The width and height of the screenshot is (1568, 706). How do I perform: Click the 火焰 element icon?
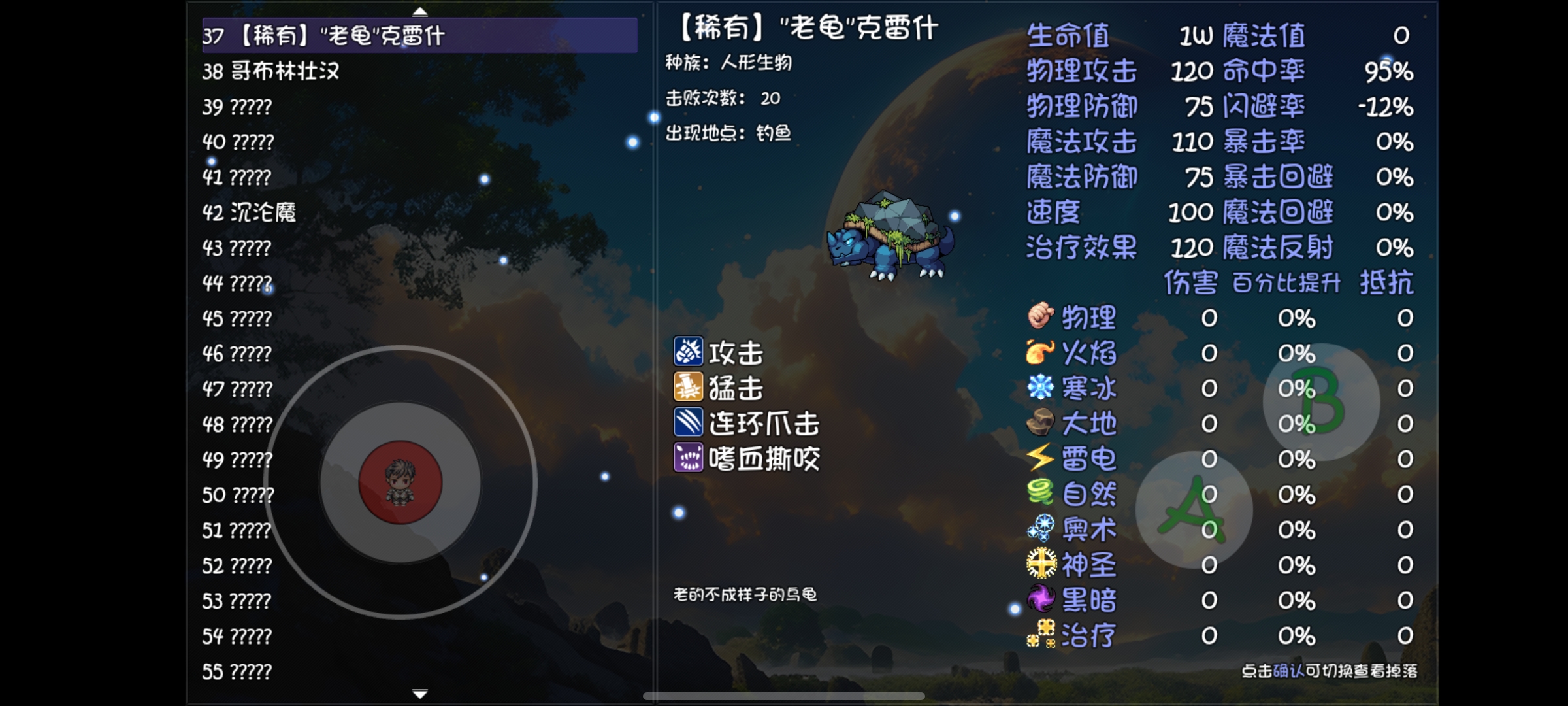point(1040,353)
